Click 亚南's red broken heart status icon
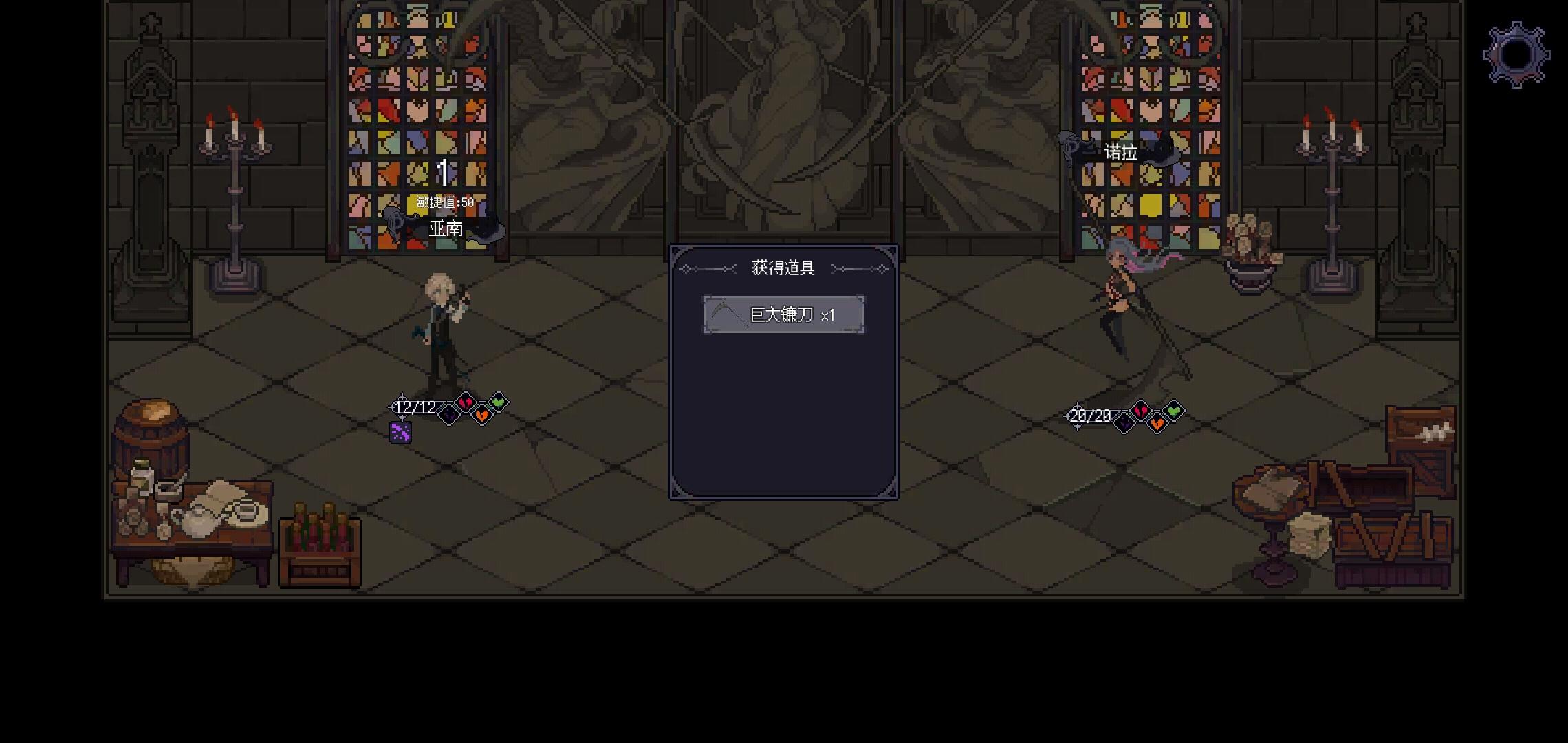 coord(464,402)
